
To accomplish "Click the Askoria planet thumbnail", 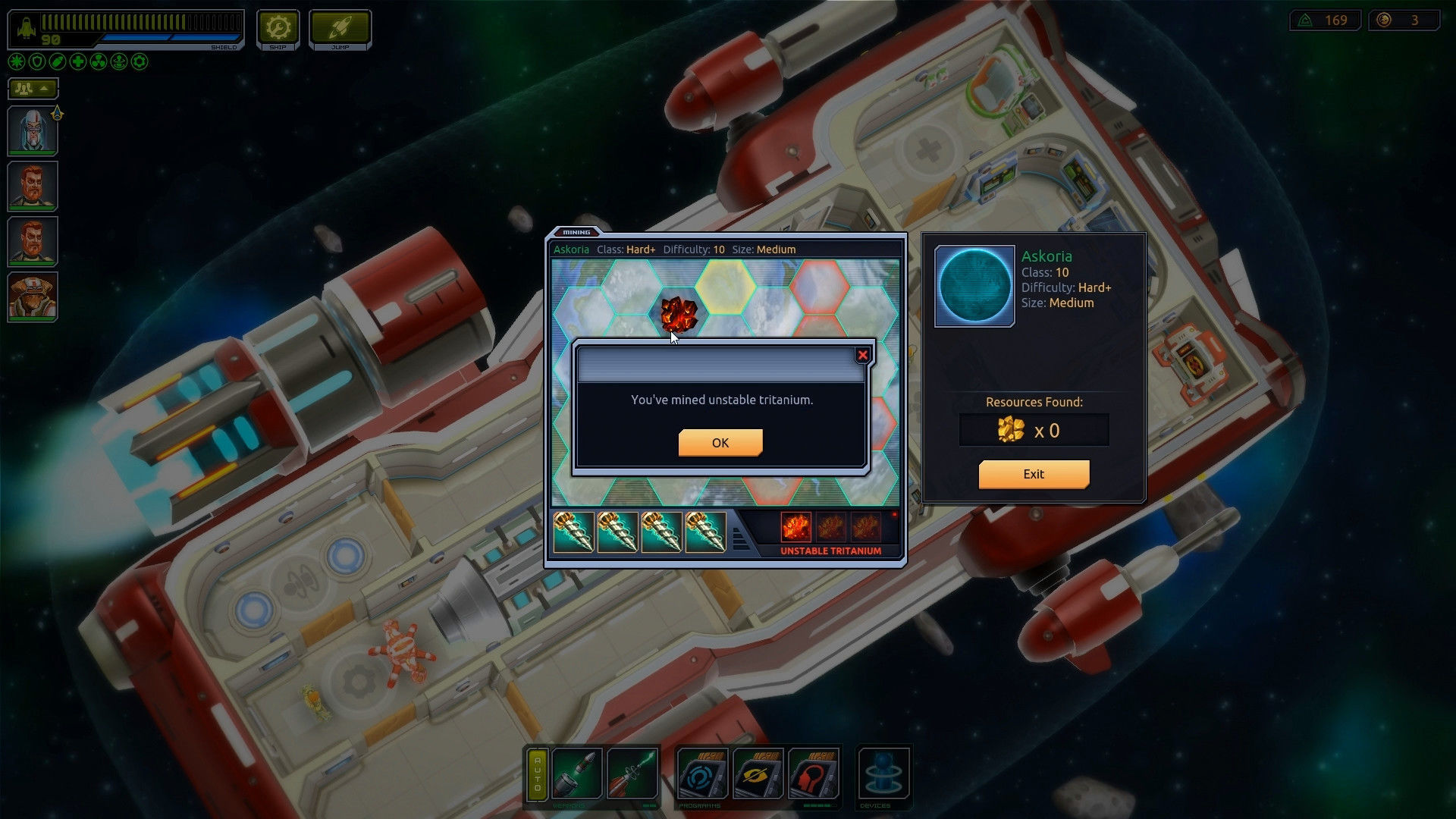I will coord(974,286).
